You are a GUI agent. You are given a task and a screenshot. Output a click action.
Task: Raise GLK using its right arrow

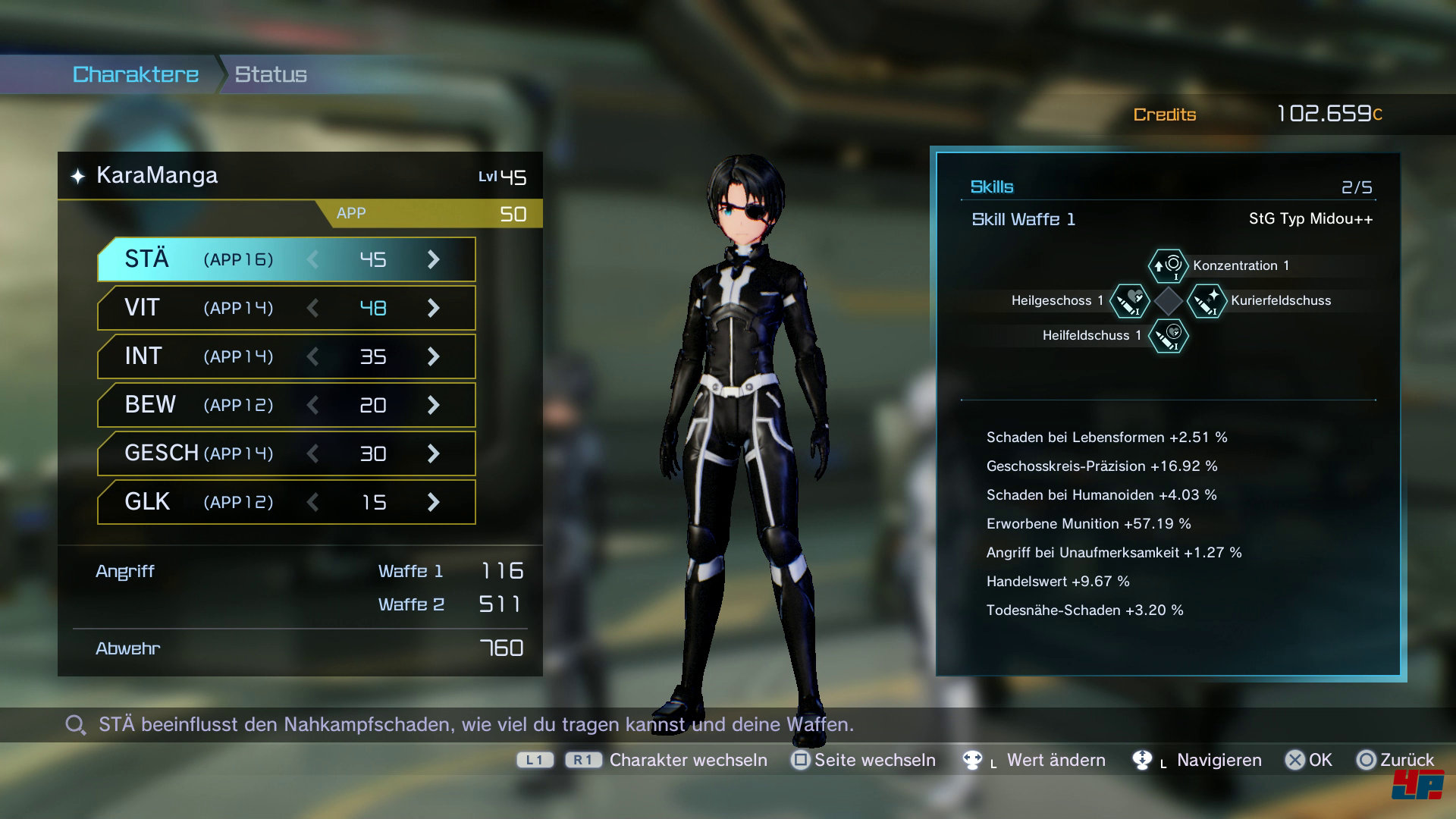click(433, 502)
